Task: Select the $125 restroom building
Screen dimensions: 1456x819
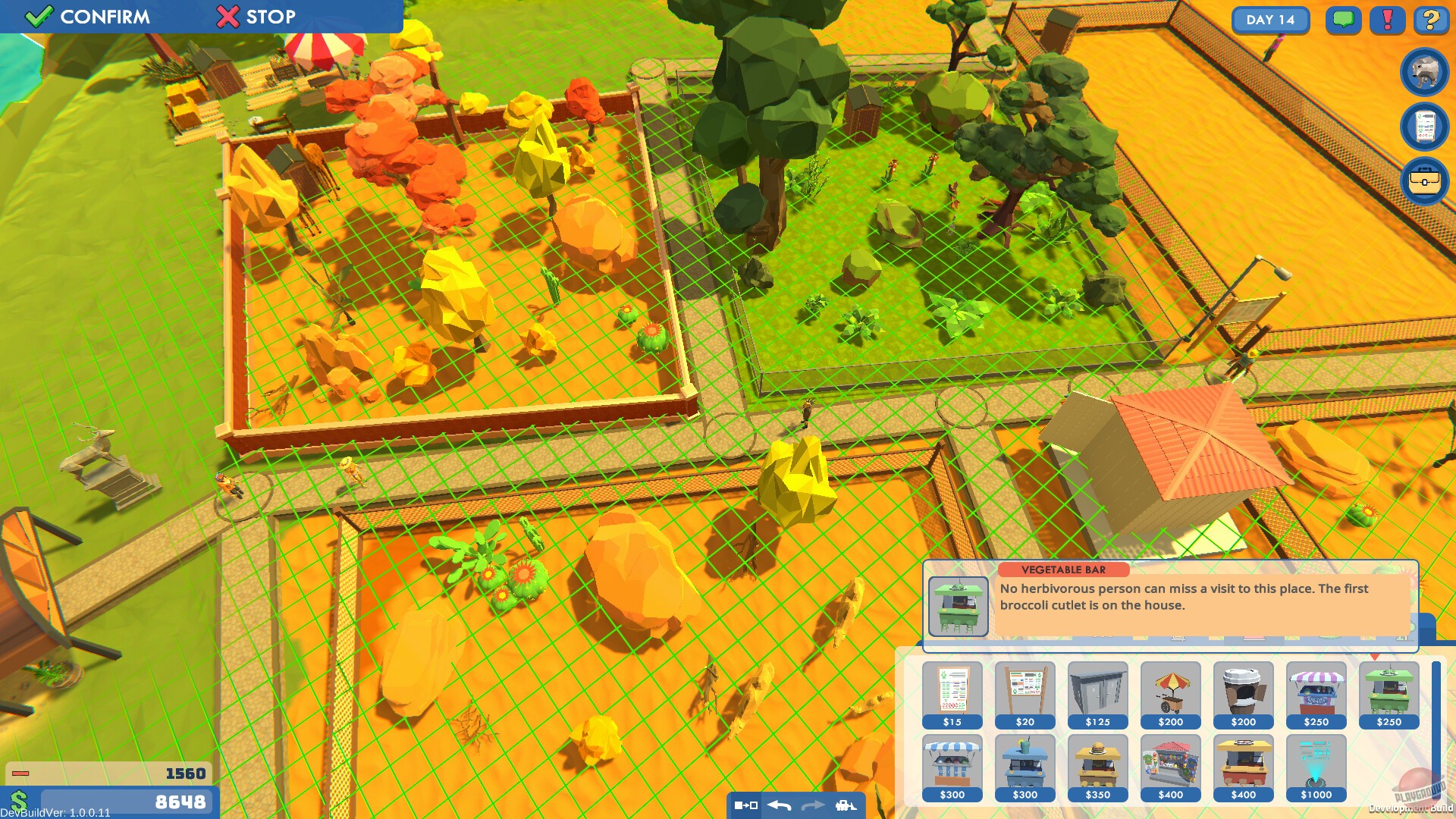Action: [1097, 694]
